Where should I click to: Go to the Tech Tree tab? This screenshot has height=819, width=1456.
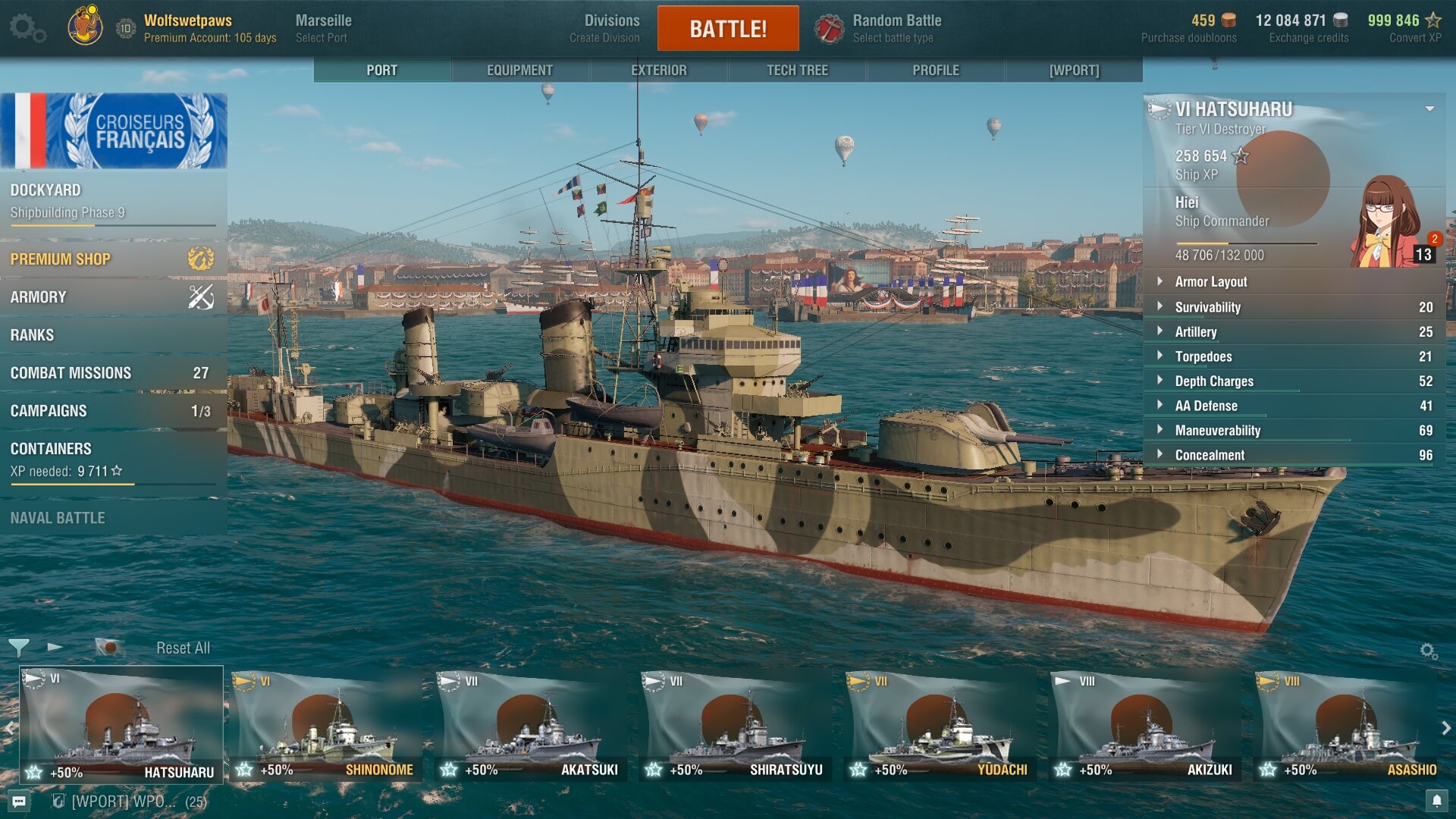(797, 71)
